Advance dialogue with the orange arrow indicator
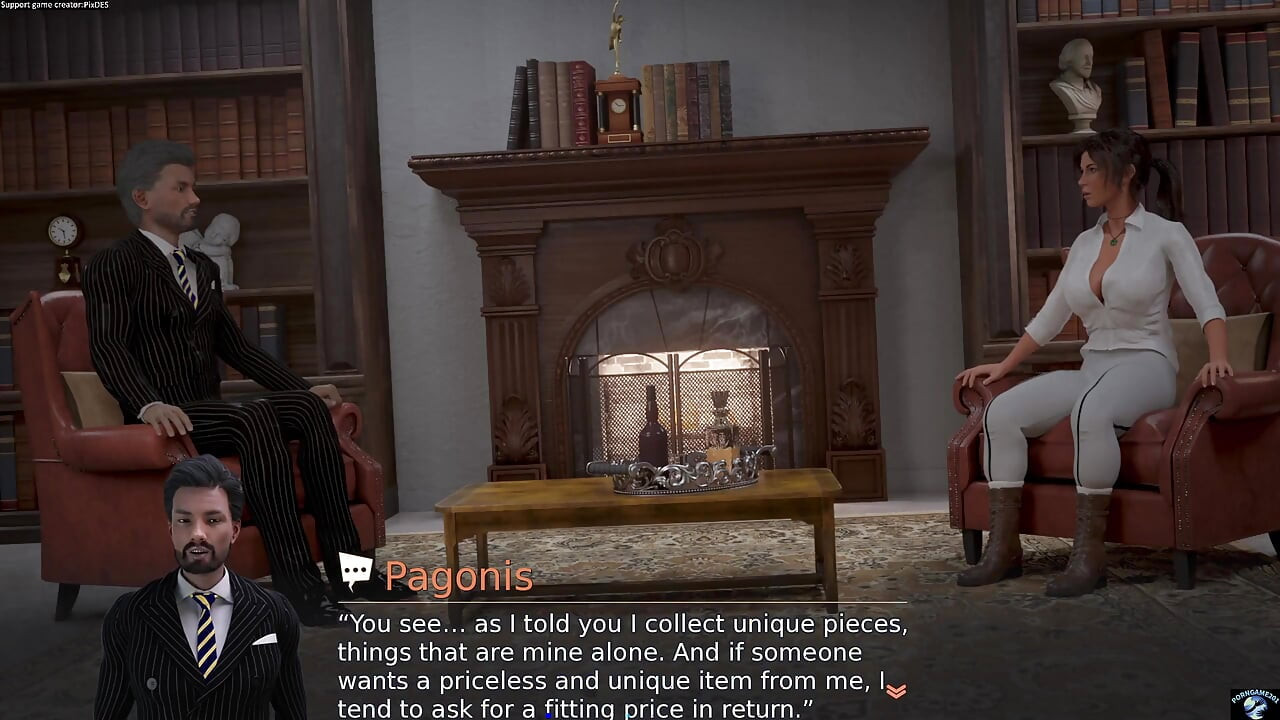1280x720 pixels. tap(896, 691)
